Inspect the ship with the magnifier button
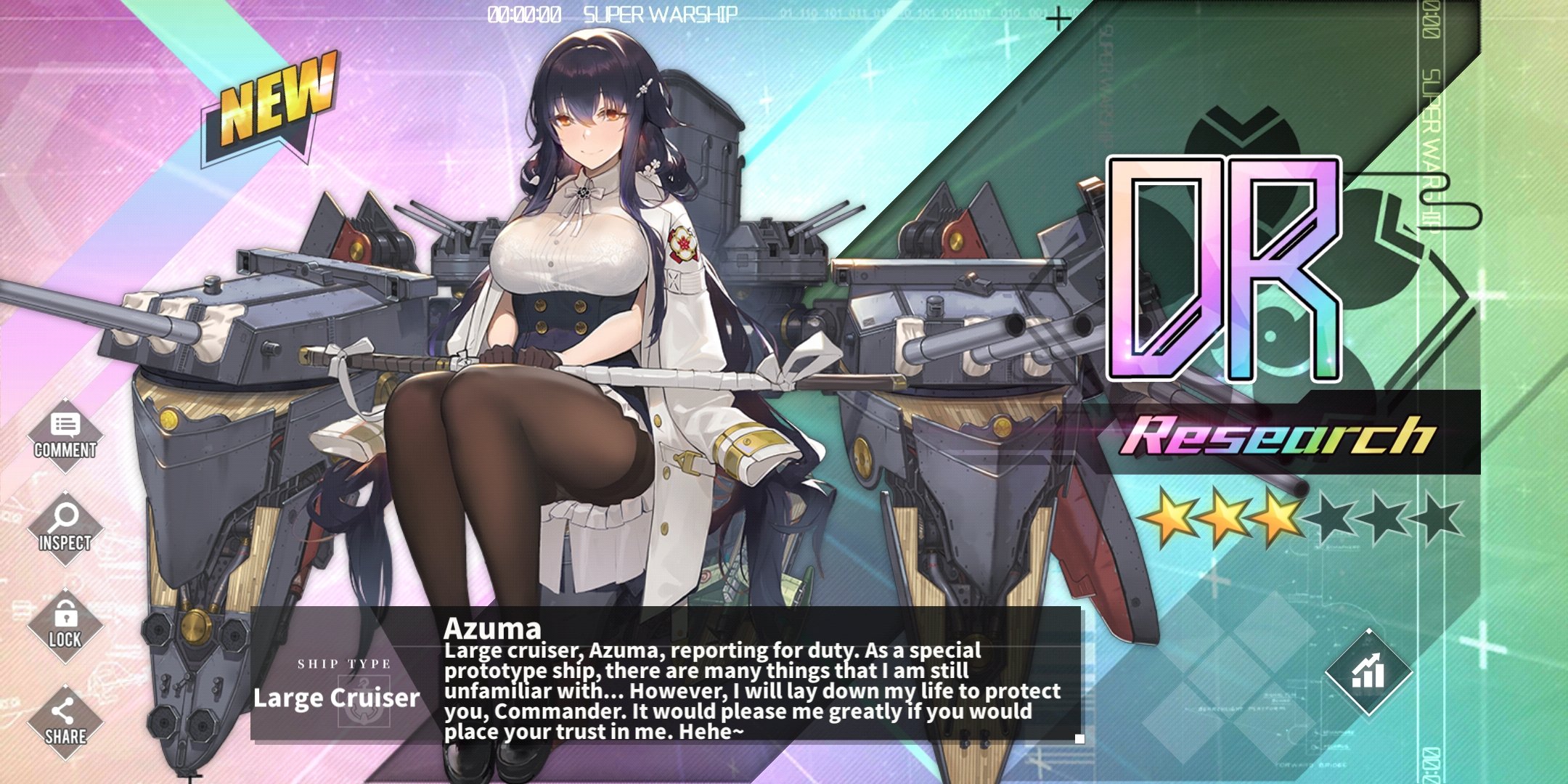 pos(65,528)
